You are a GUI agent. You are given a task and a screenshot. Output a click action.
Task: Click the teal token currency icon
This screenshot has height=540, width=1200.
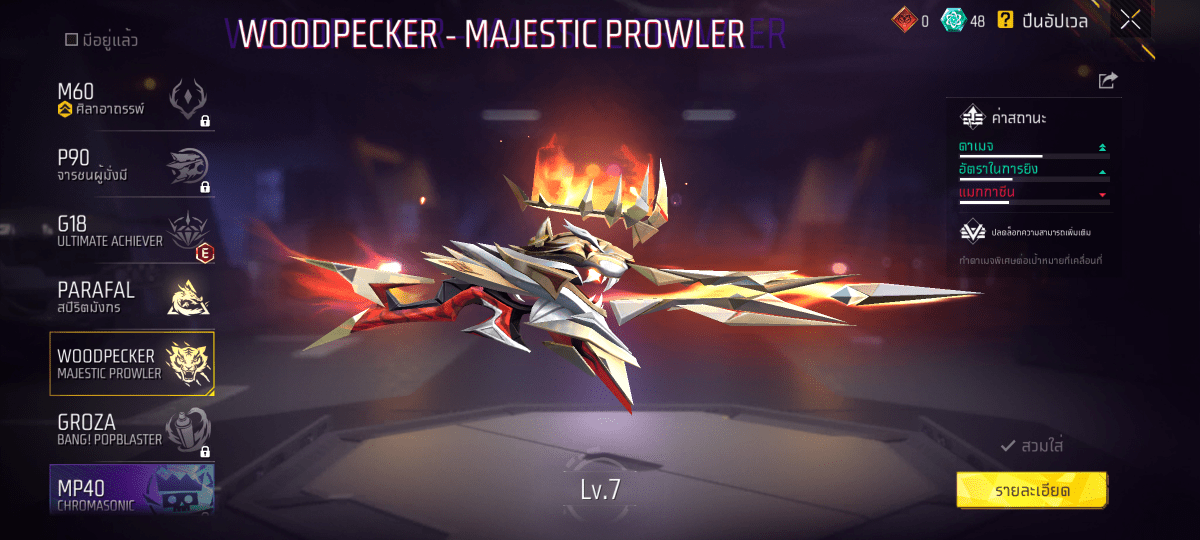[953, 19]
